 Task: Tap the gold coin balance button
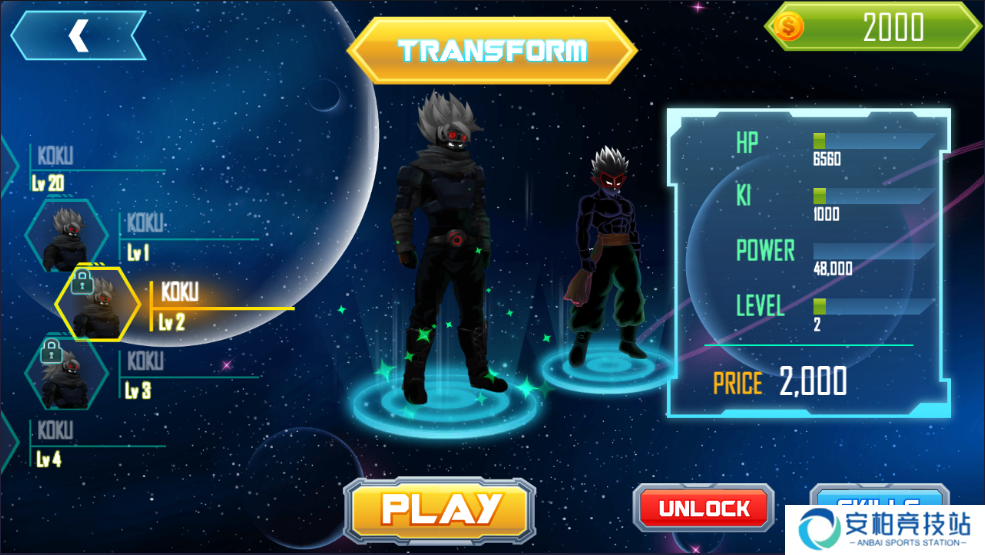[x=874, y=28]
